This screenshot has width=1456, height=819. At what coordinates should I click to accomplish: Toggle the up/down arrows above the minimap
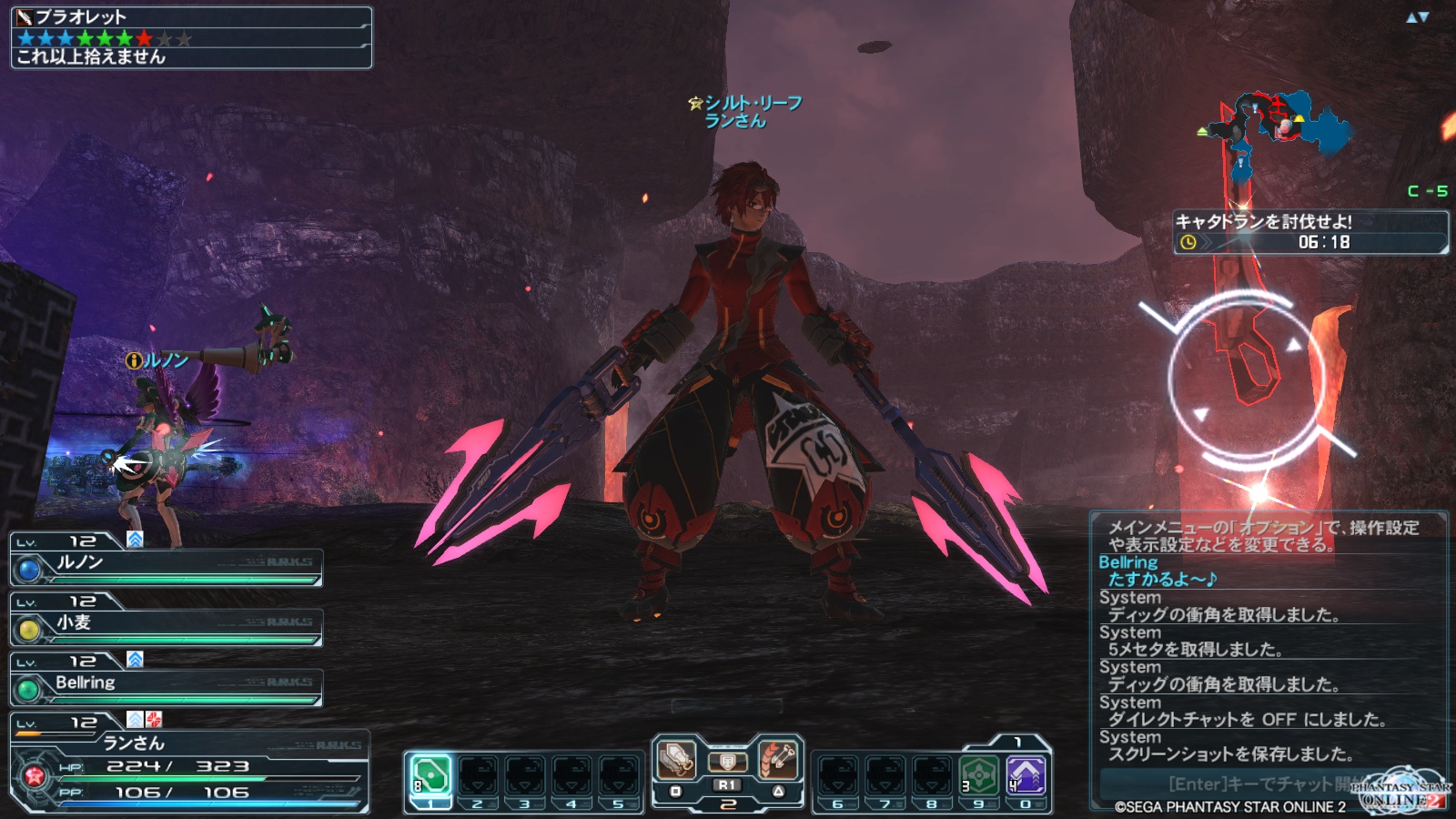tap(1417, 17)
